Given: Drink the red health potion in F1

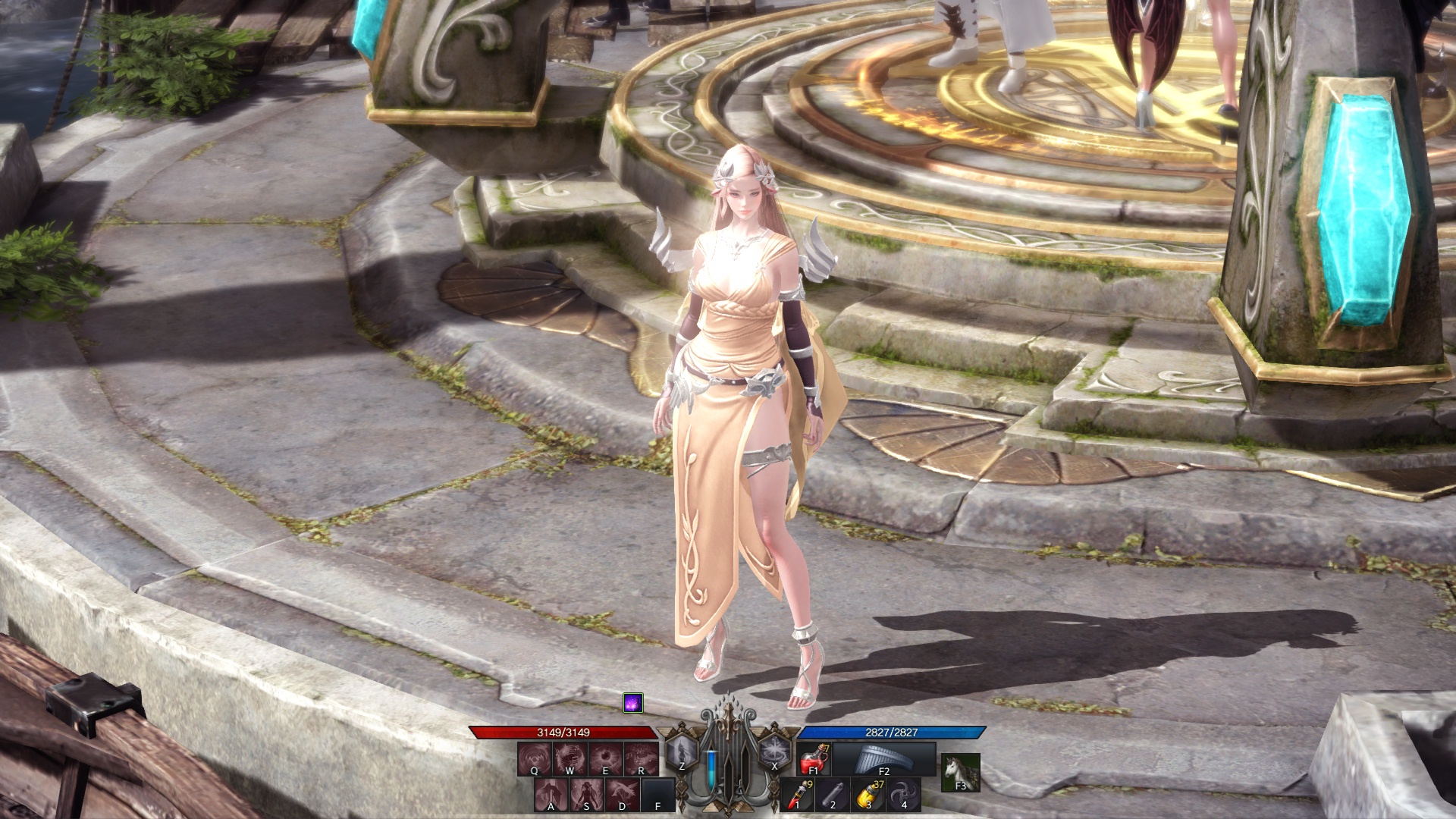Looking at the screenshot, I should click(x=814, y=759).
